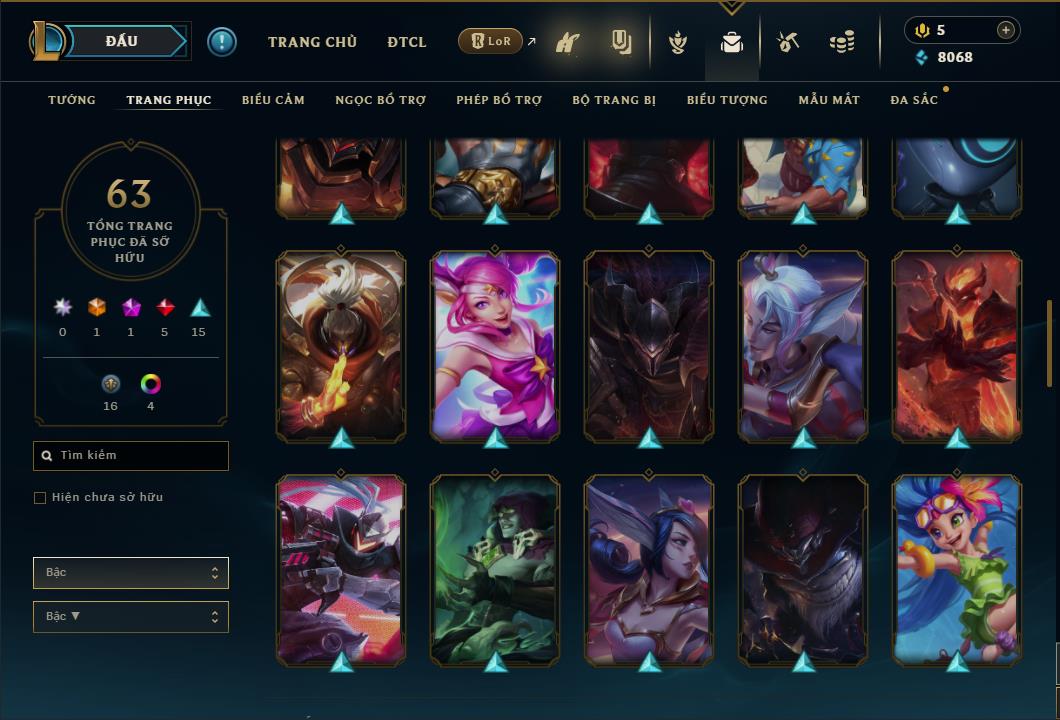Screen dimensions: 1060x720
Task: Click the ĐẤU play button
Action: (x=122, y=41)
